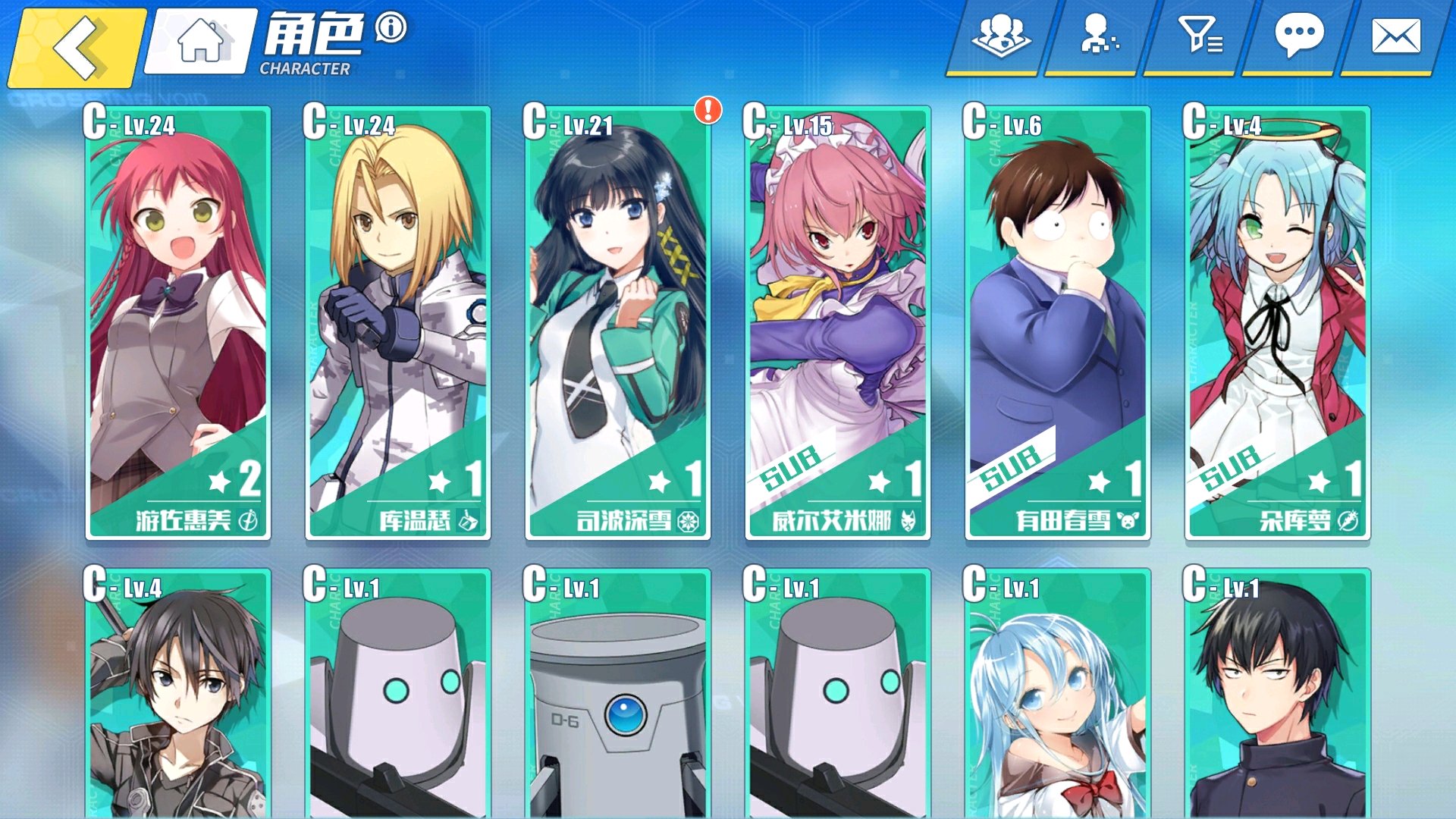
Task: Select the 库温瑟 blonde character card
Action: [x=398, y=323]
